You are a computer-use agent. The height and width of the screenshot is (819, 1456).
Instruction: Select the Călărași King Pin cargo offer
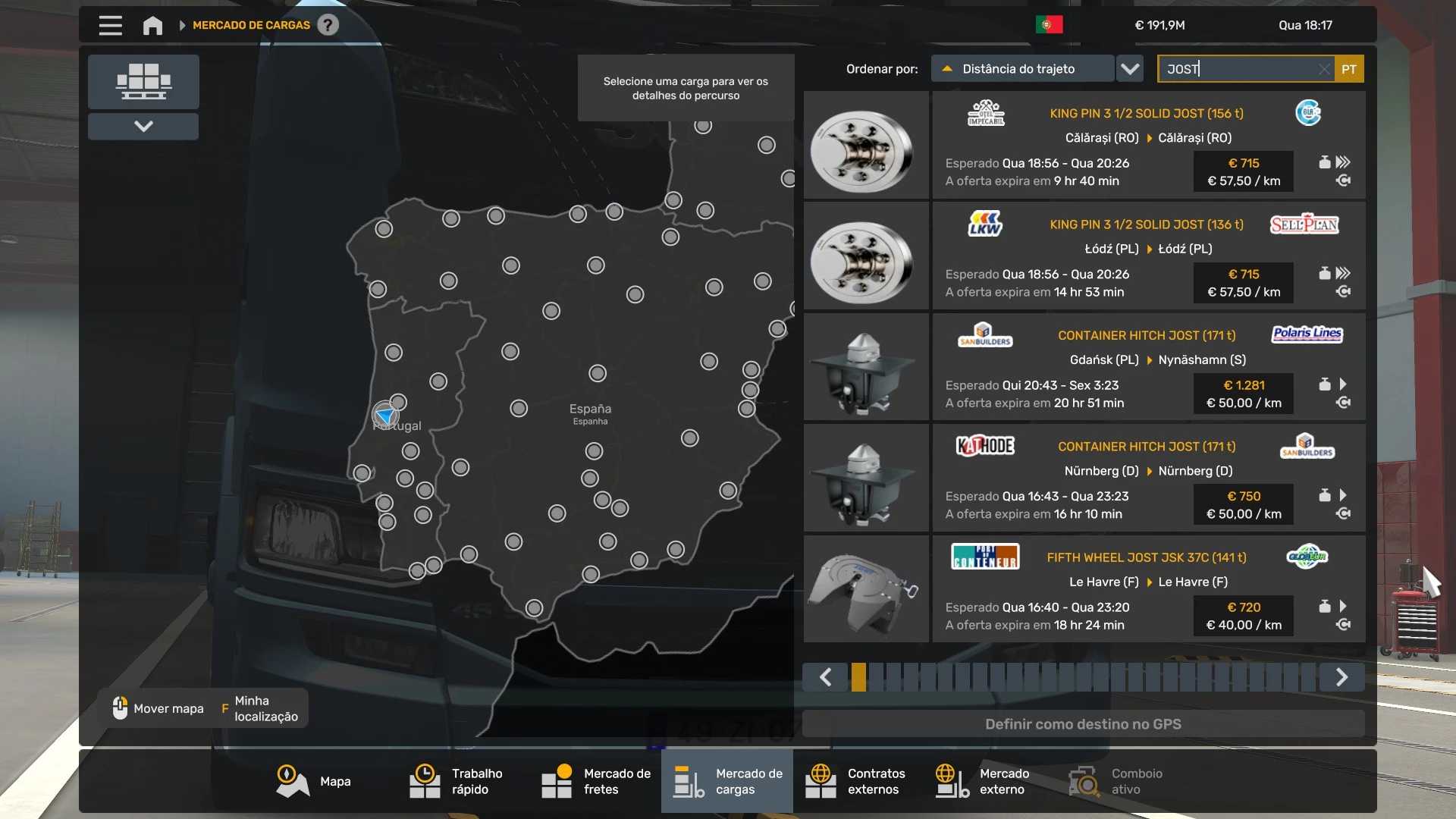(1148, 146)
